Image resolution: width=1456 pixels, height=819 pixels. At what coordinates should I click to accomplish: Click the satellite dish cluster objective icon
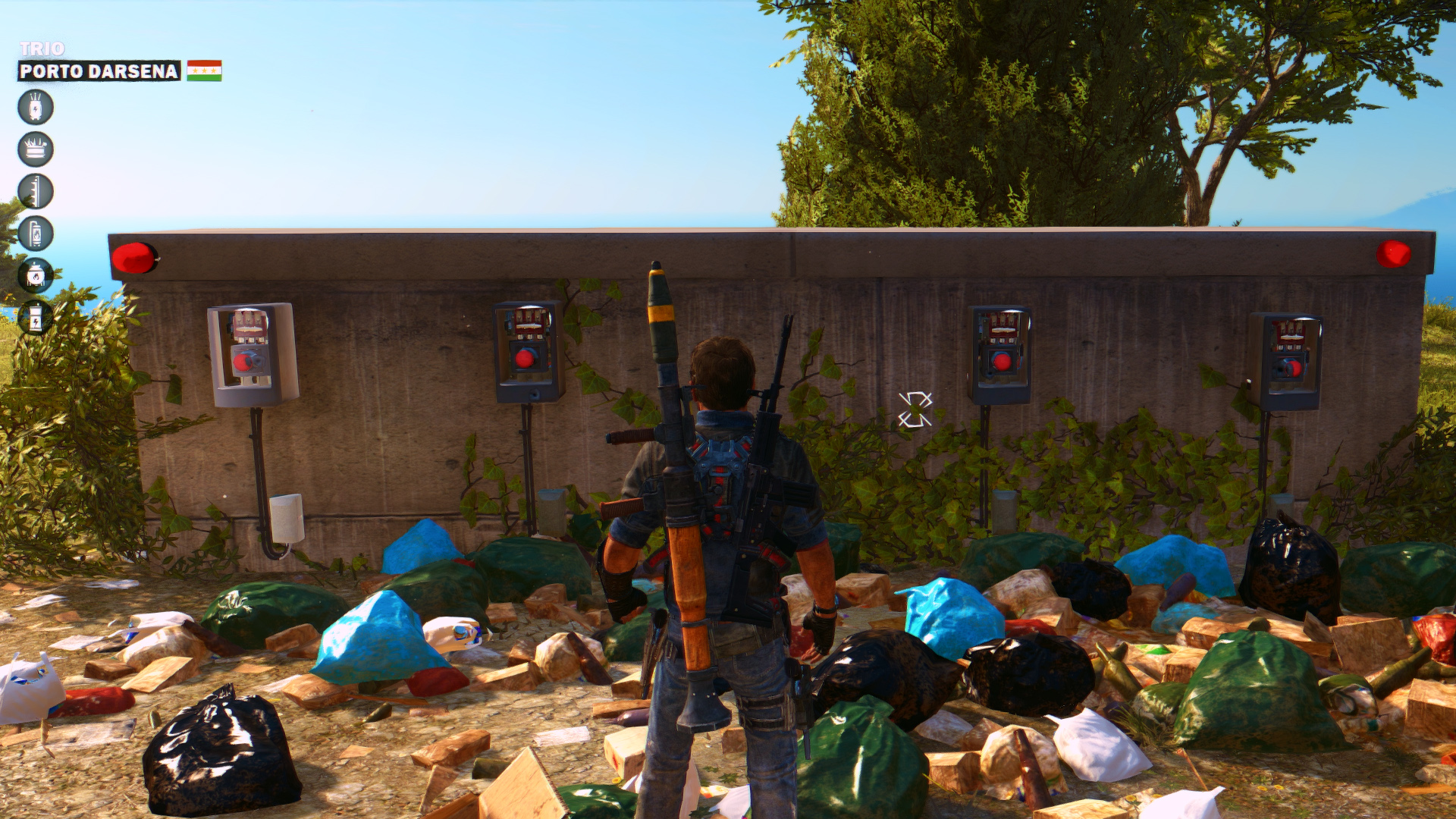point(36,149)
